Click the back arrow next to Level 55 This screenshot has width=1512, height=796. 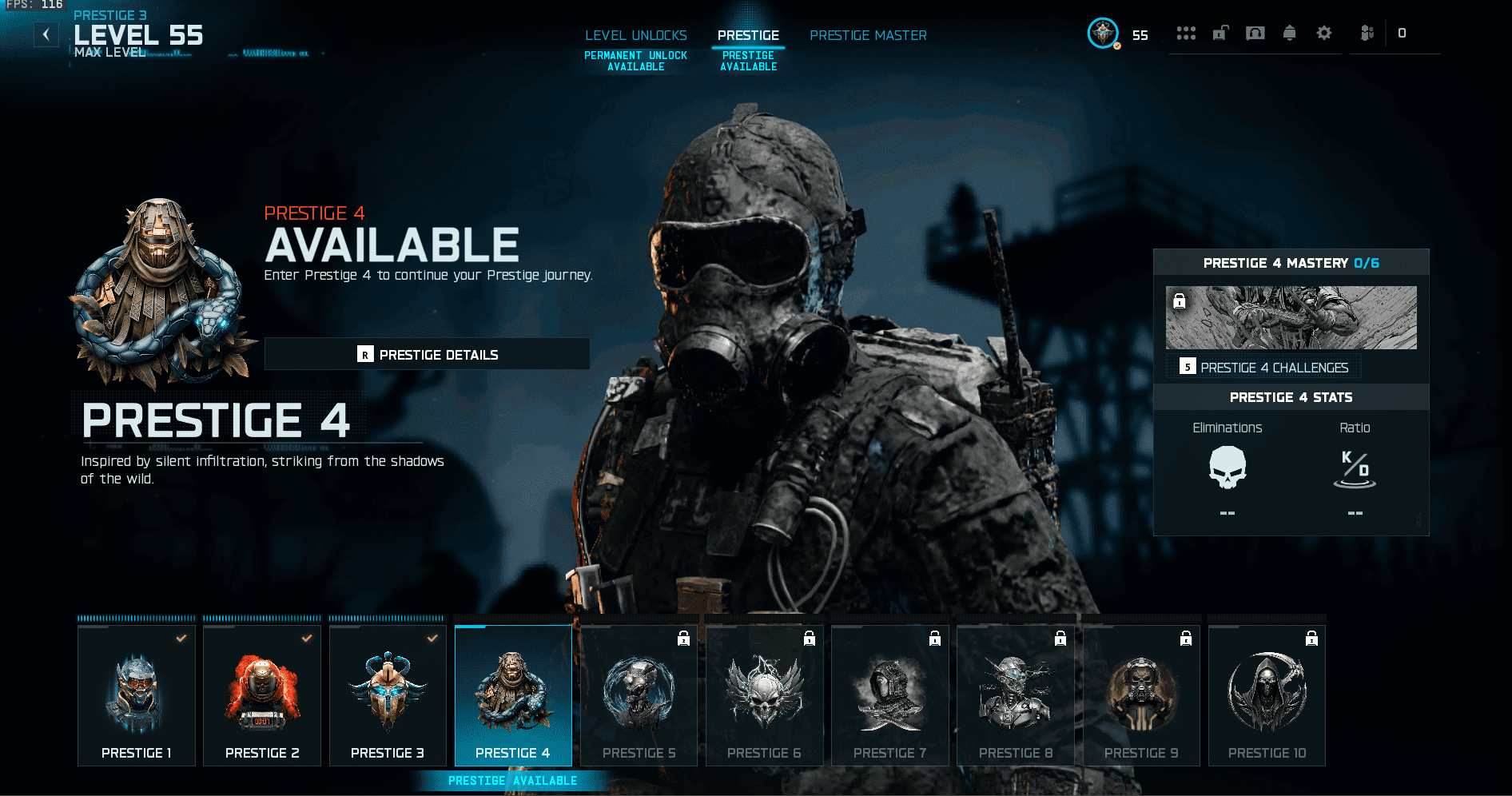46,34
